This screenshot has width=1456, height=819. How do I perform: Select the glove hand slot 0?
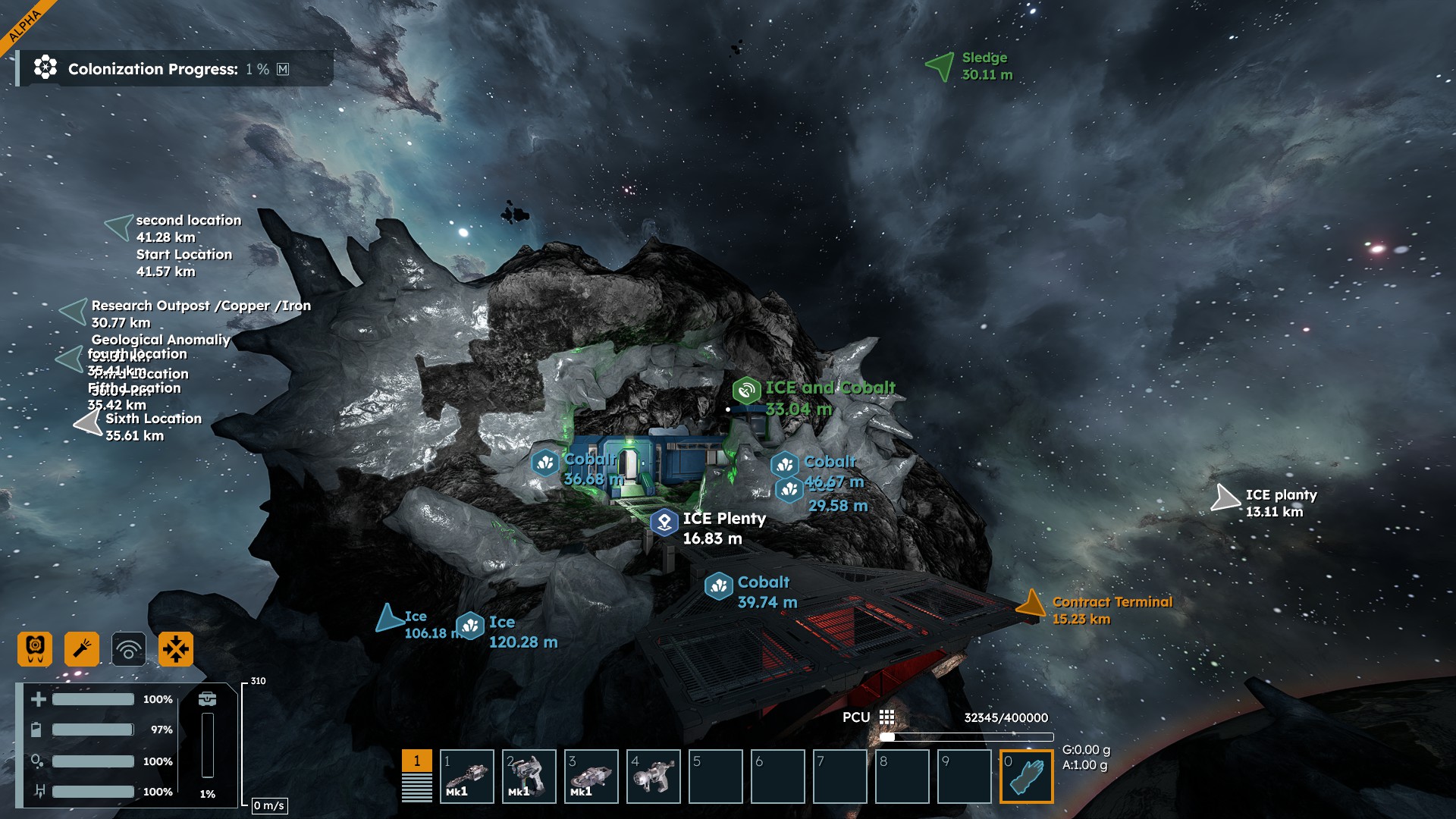coord(1027,777)
